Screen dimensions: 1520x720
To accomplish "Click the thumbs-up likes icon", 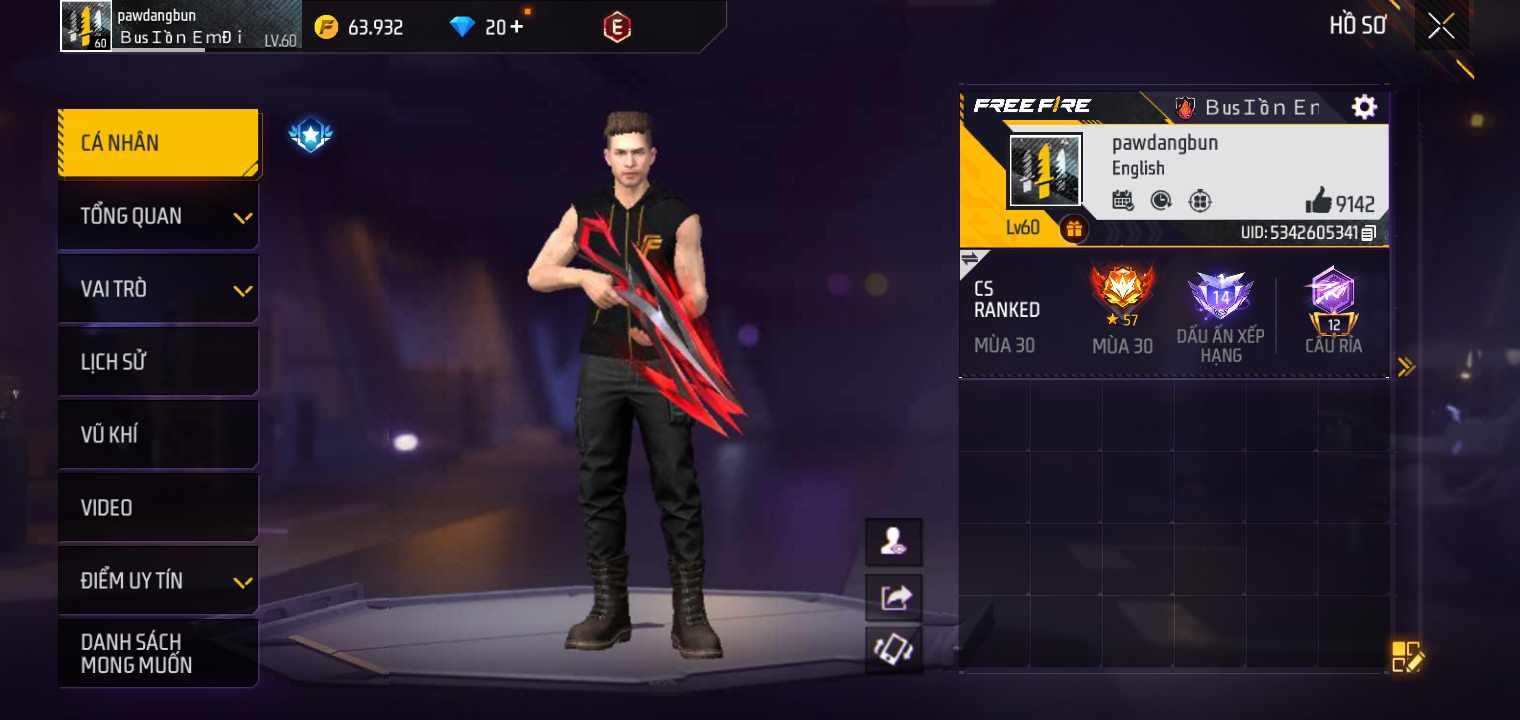I will point(1318,202).
